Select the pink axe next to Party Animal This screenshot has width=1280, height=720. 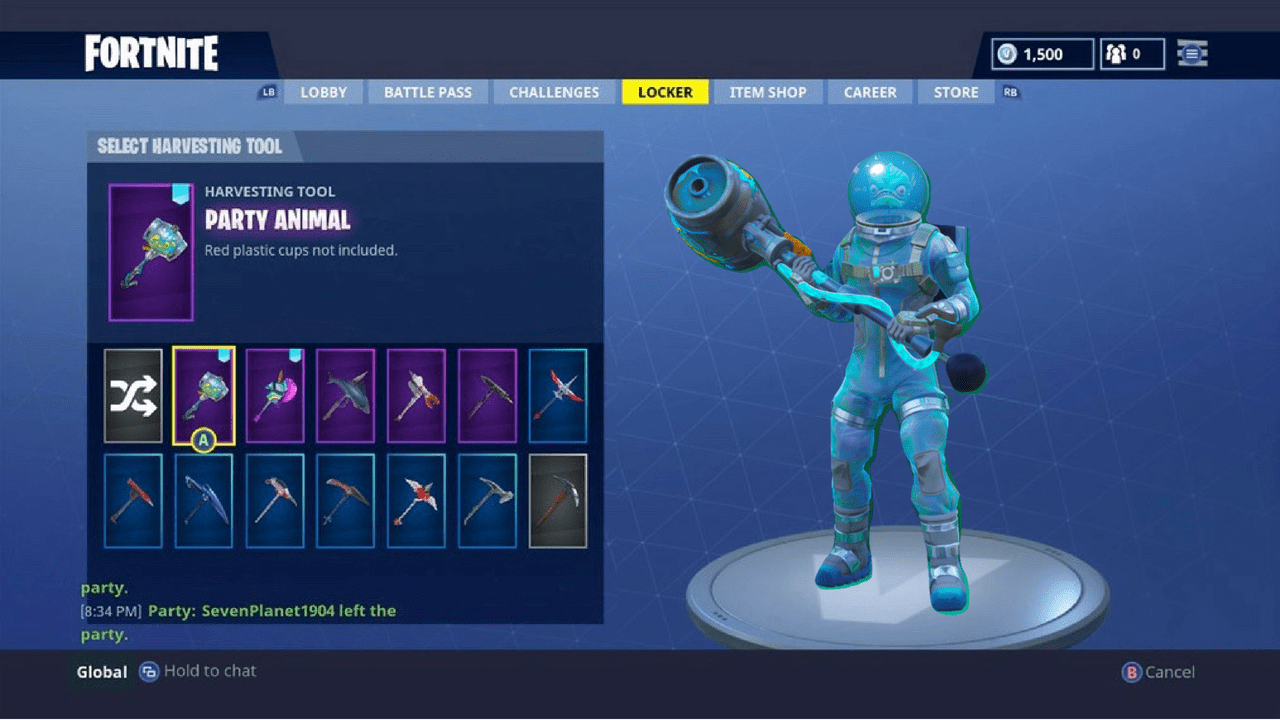point(274,396)
